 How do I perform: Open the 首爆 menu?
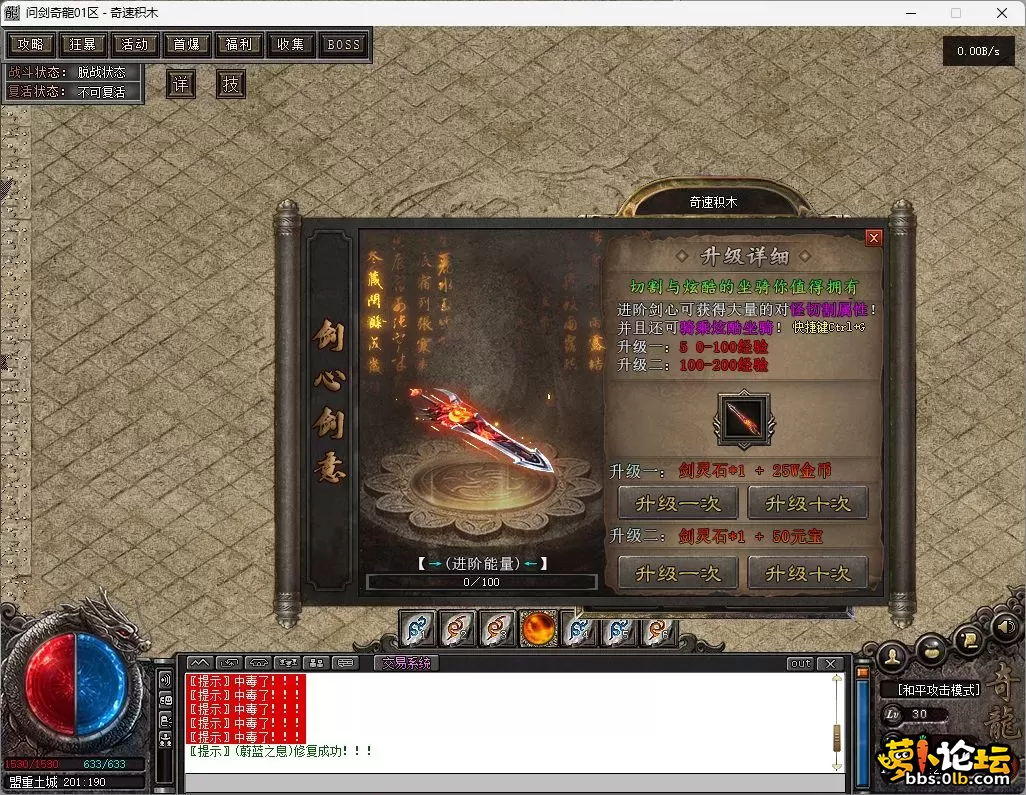pyautogui.click(x=187, y=45)
